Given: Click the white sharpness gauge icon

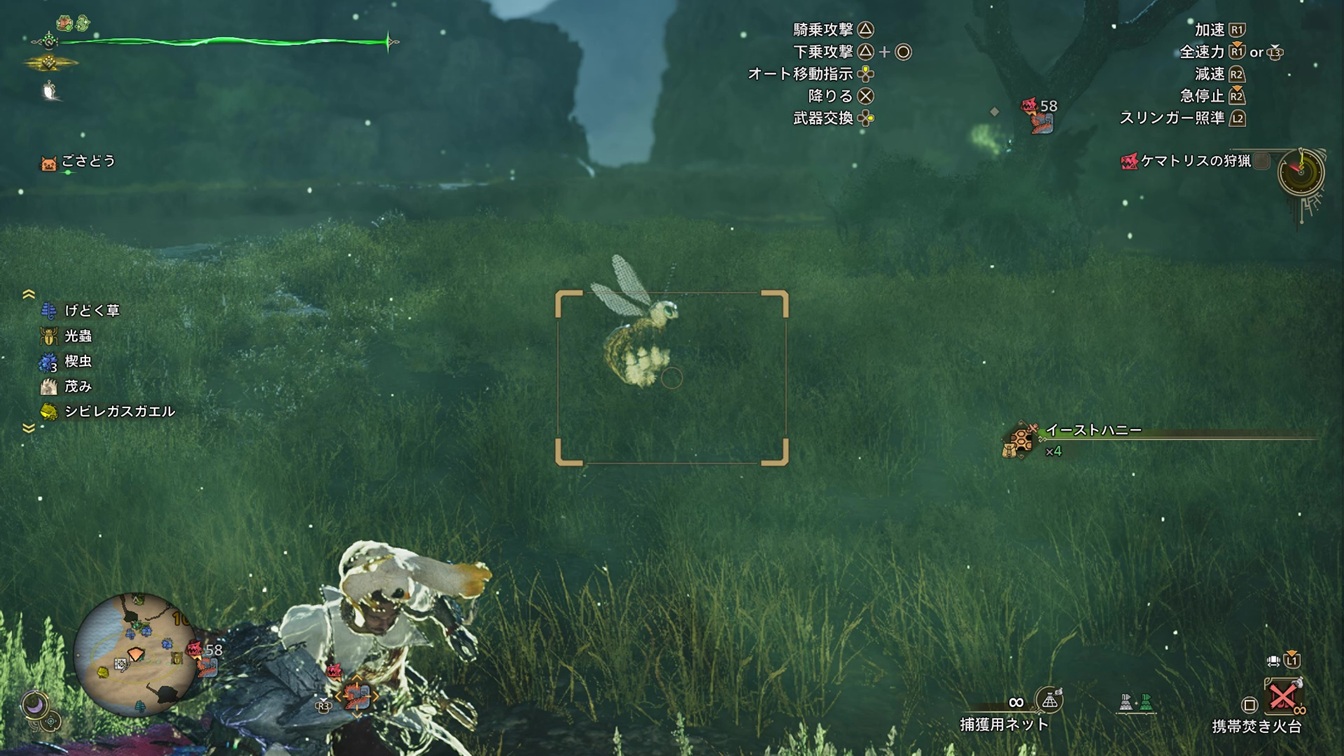Looking at the screenshot, I should 48,91.
